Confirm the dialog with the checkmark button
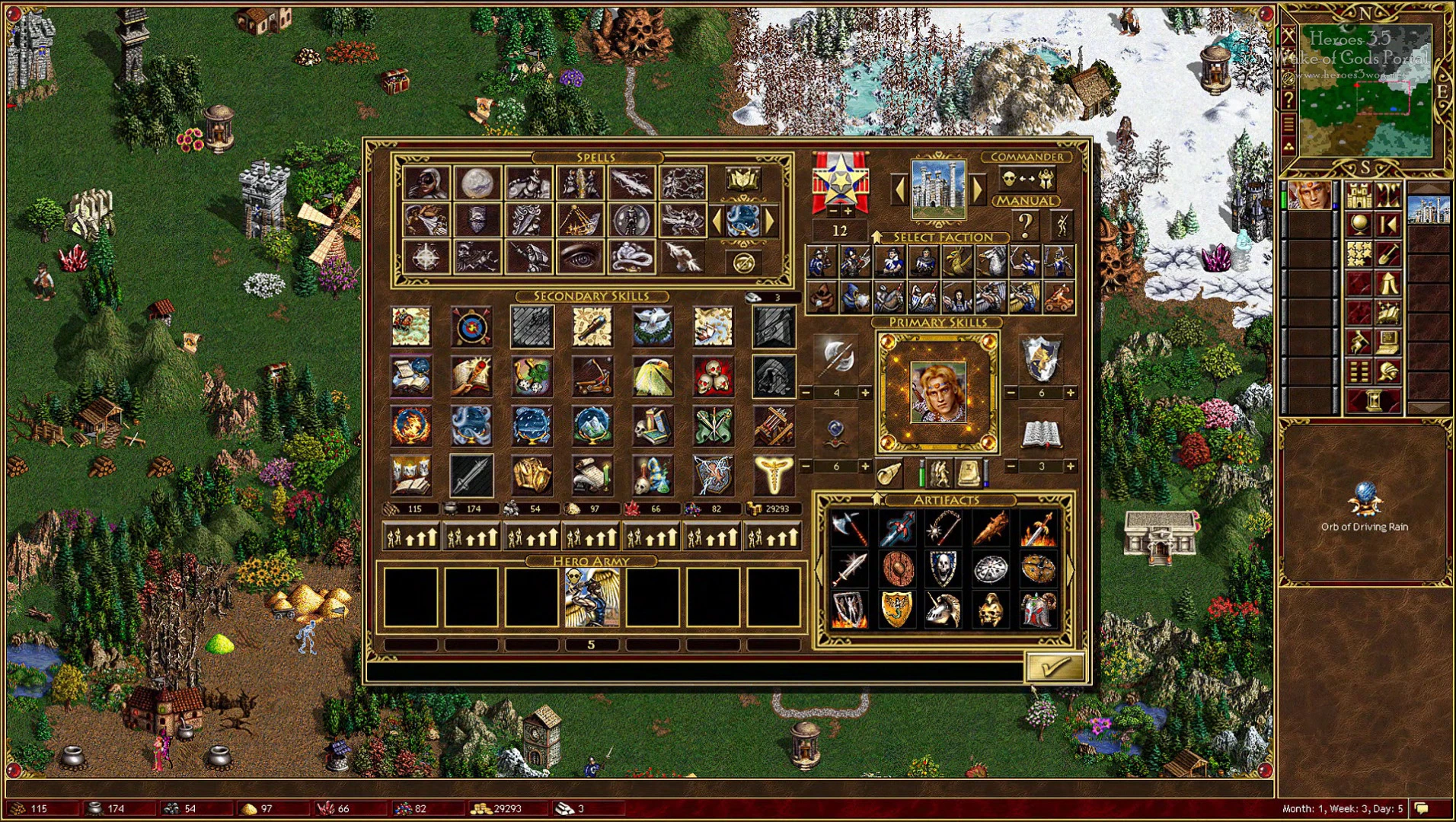Screen dimensions: 1456x822 point(1054,667)
